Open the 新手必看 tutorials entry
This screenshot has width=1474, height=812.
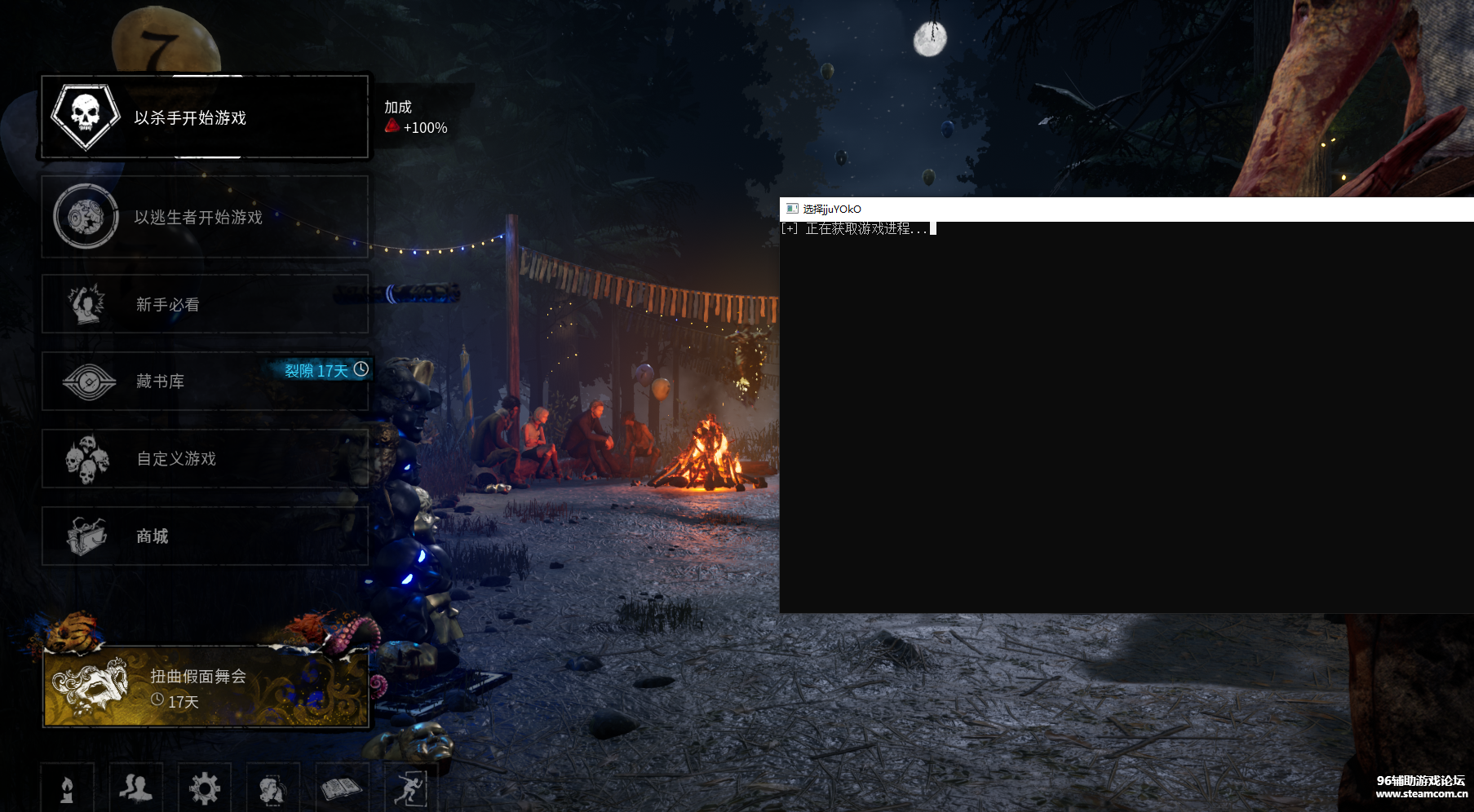click(205, 304)
